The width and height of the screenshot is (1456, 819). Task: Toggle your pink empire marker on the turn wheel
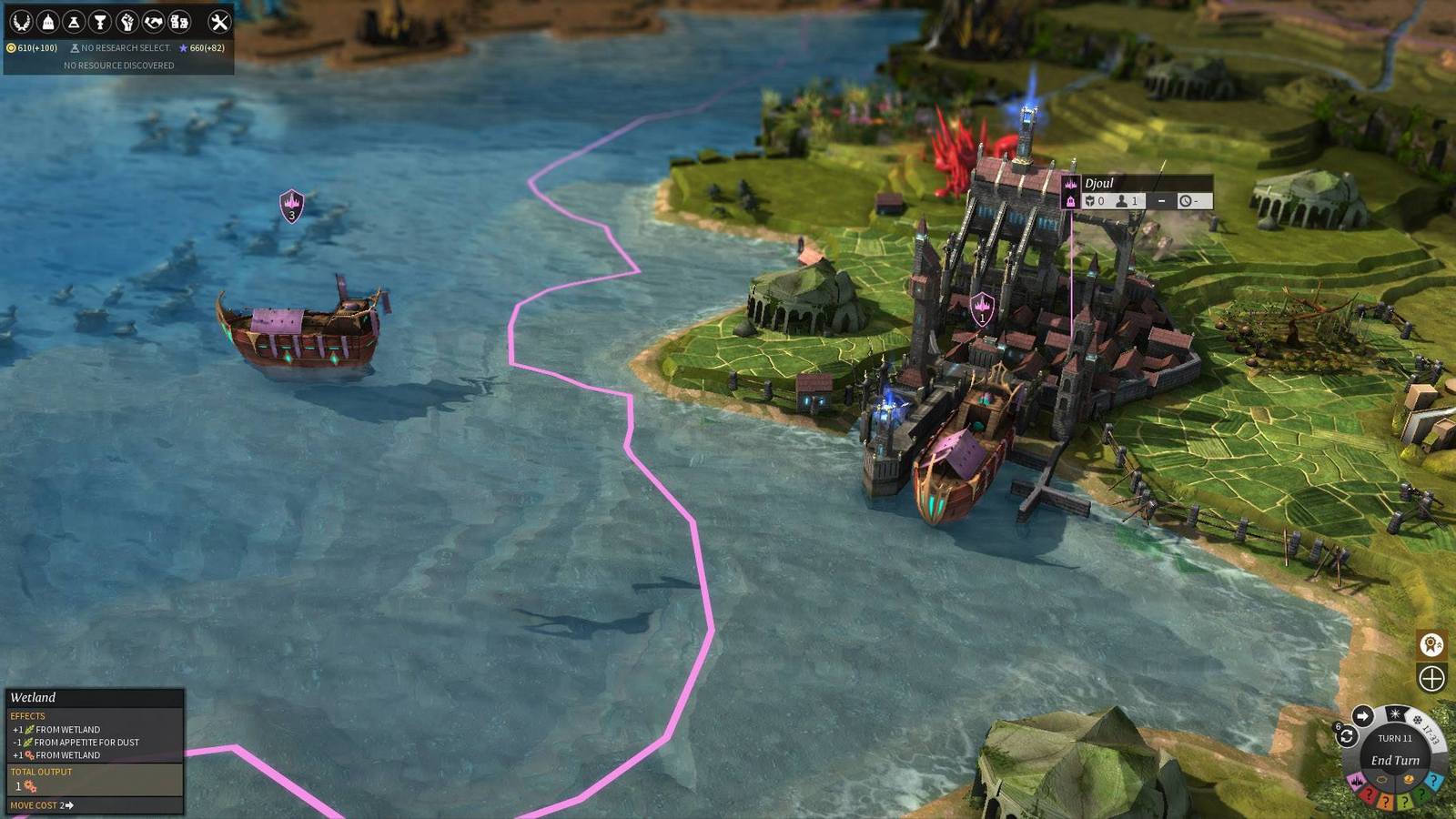[x=1356, y=780]
